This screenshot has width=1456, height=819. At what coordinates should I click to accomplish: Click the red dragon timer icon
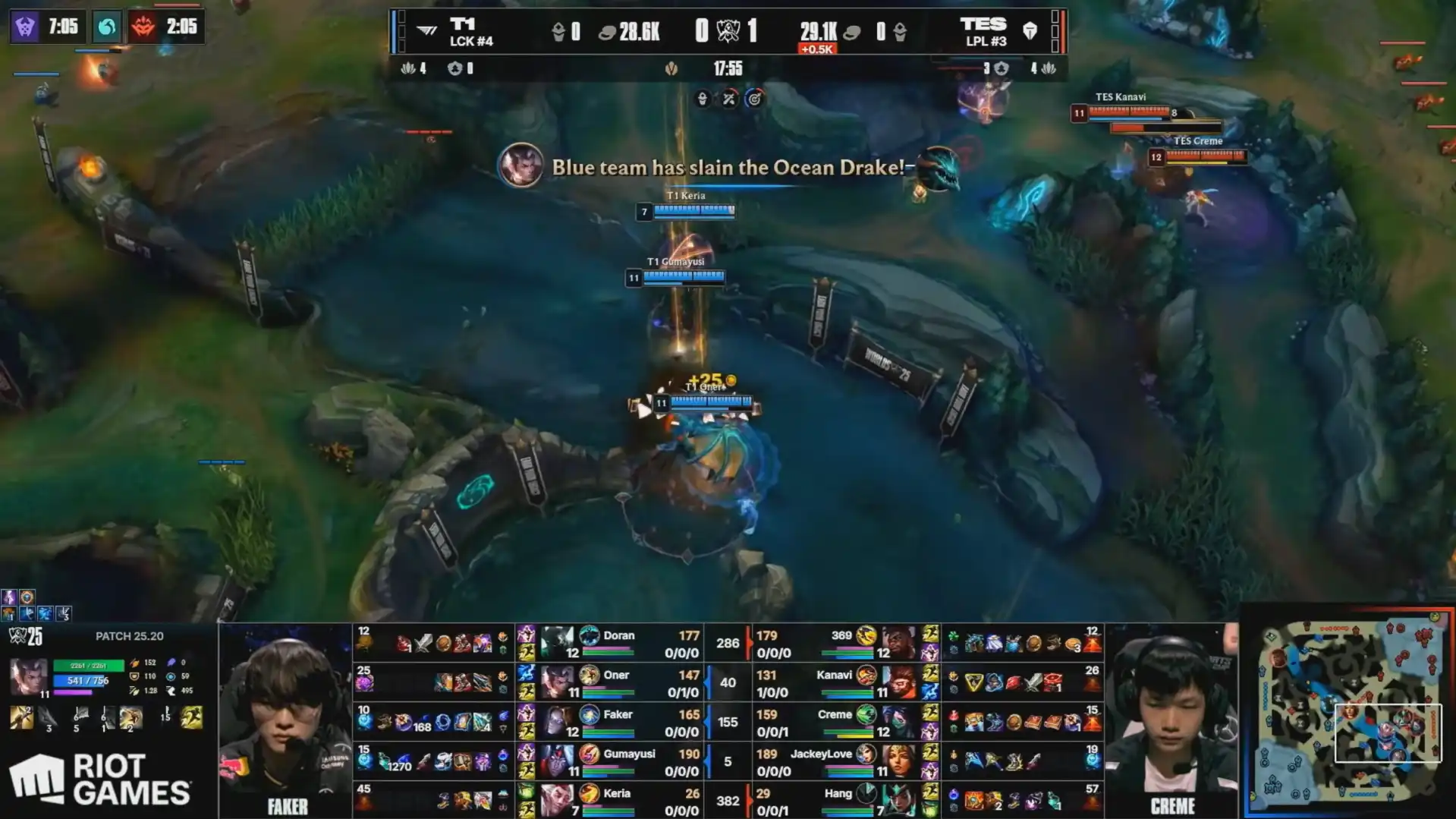143,27
